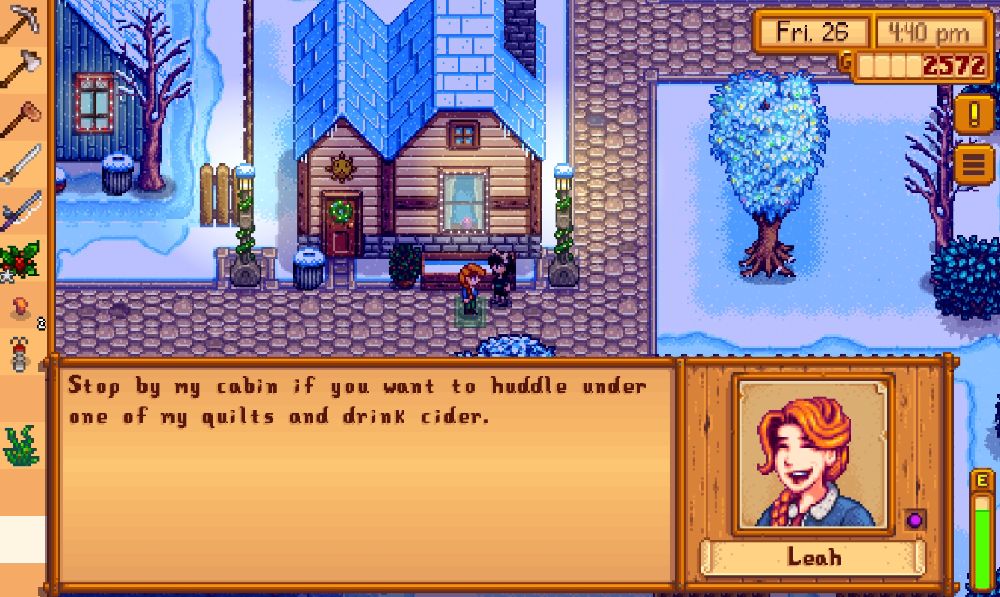Select the small orange mushroom slot
Image resolution: width=1000 pixels, height=597 pixels.
[x=20, y=306]
